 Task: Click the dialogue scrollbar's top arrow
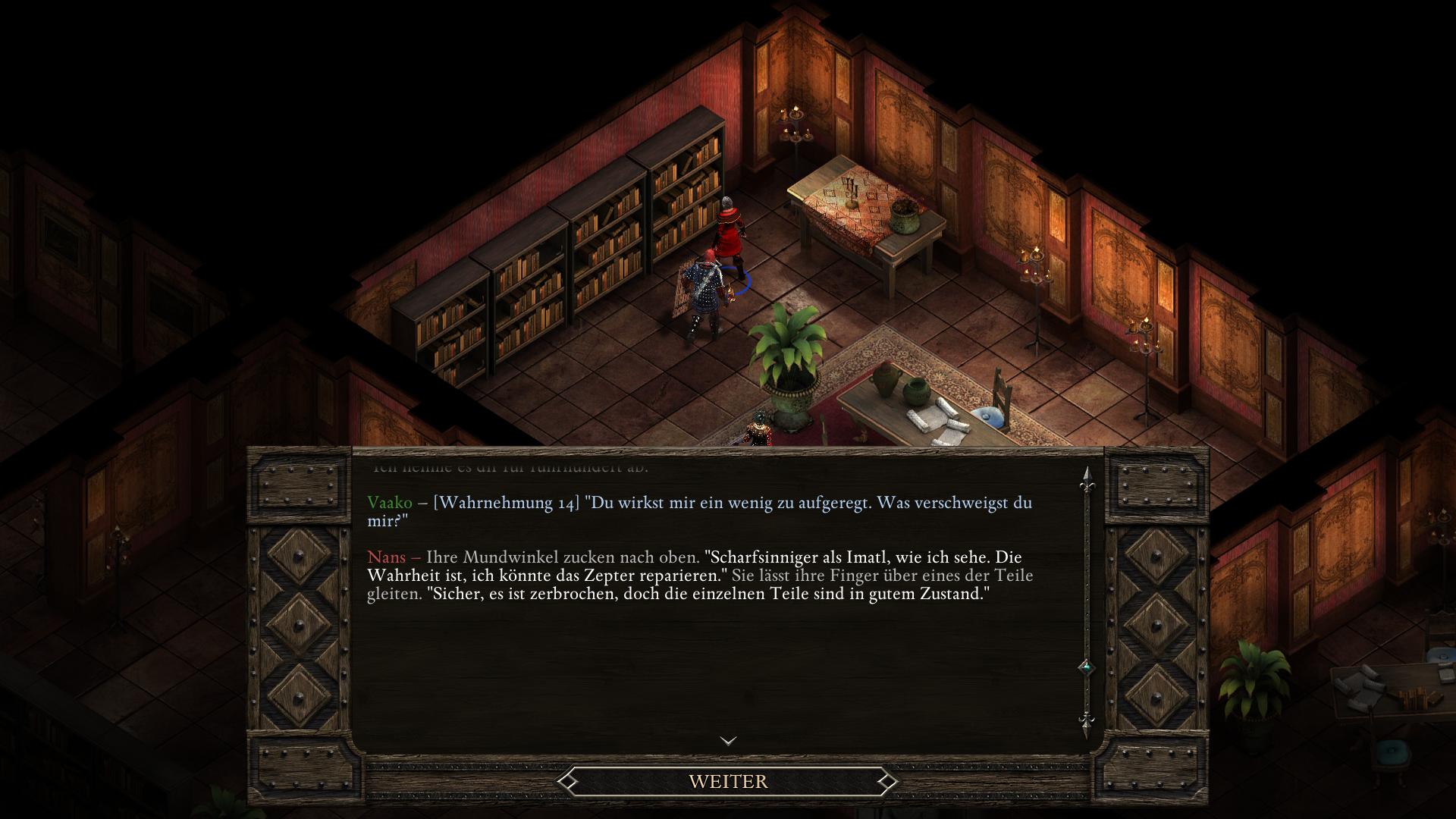[x=1086, y=476]
